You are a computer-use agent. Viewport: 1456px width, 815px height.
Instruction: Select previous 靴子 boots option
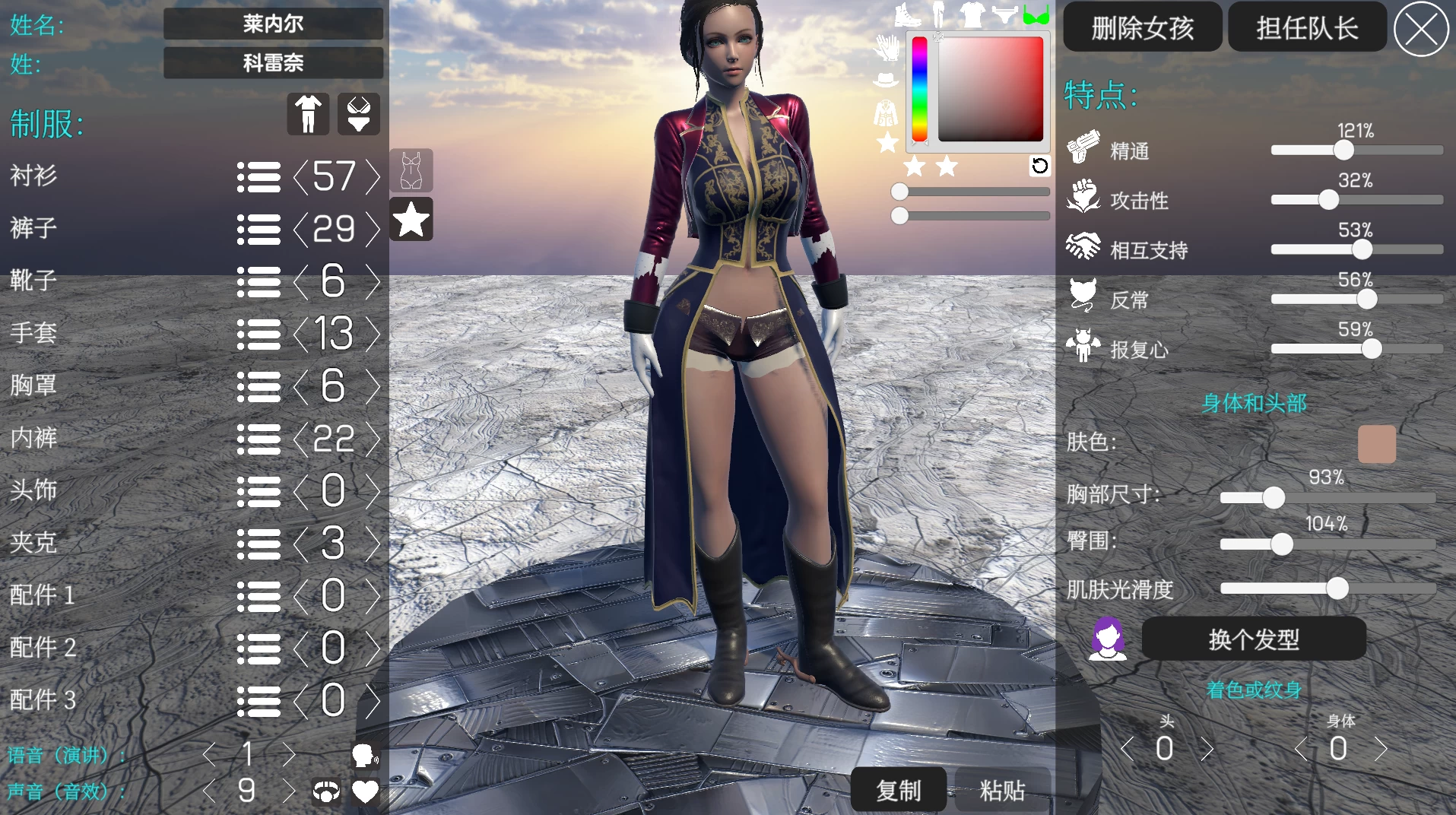(x=301, y=281)
